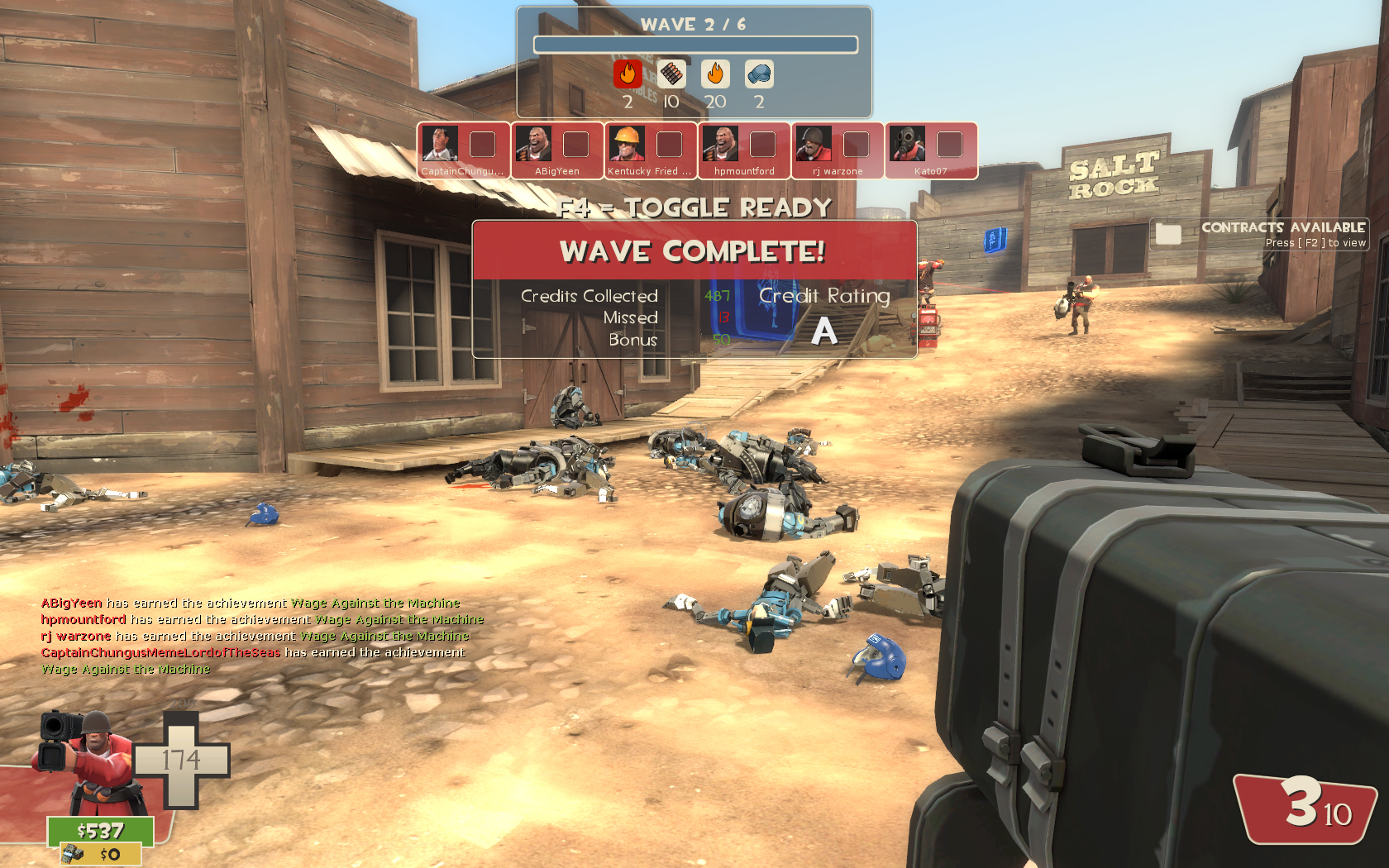
Task: Select ABigYeen's player panel
Action: click(556, 150)
